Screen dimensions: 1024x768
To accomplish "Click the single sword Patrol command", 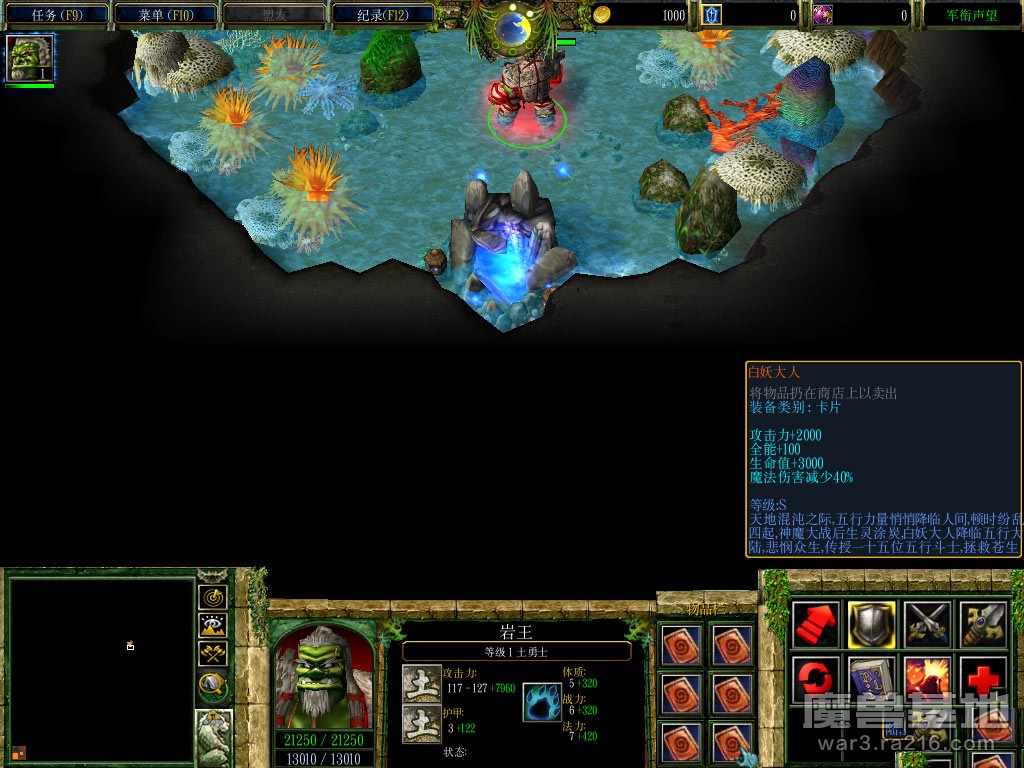I will pos(983,625).
